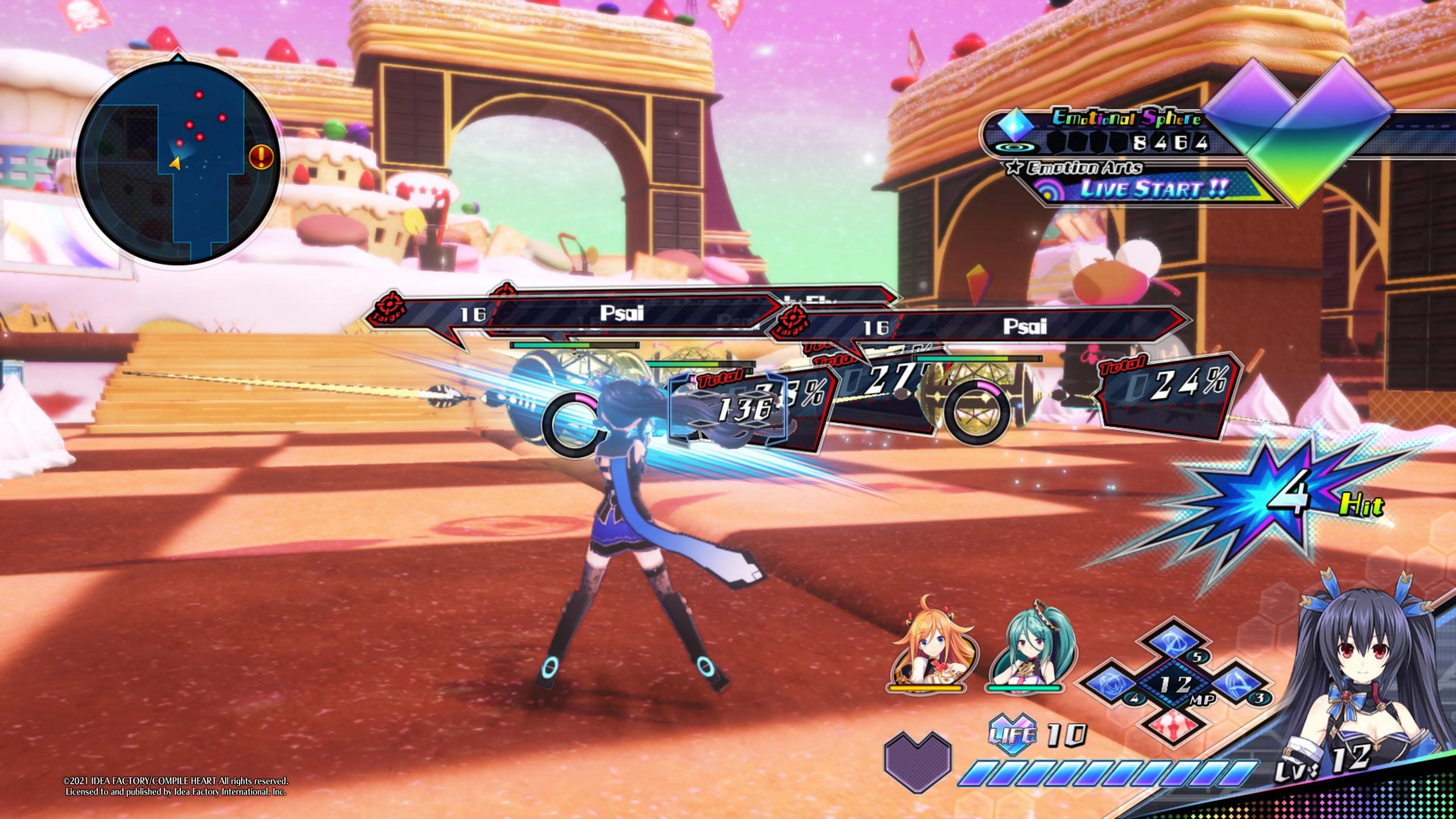The image size is (1456, 819).
Task: Click the red exclamation marker on the minimap
Action: [x=261, y=156]
